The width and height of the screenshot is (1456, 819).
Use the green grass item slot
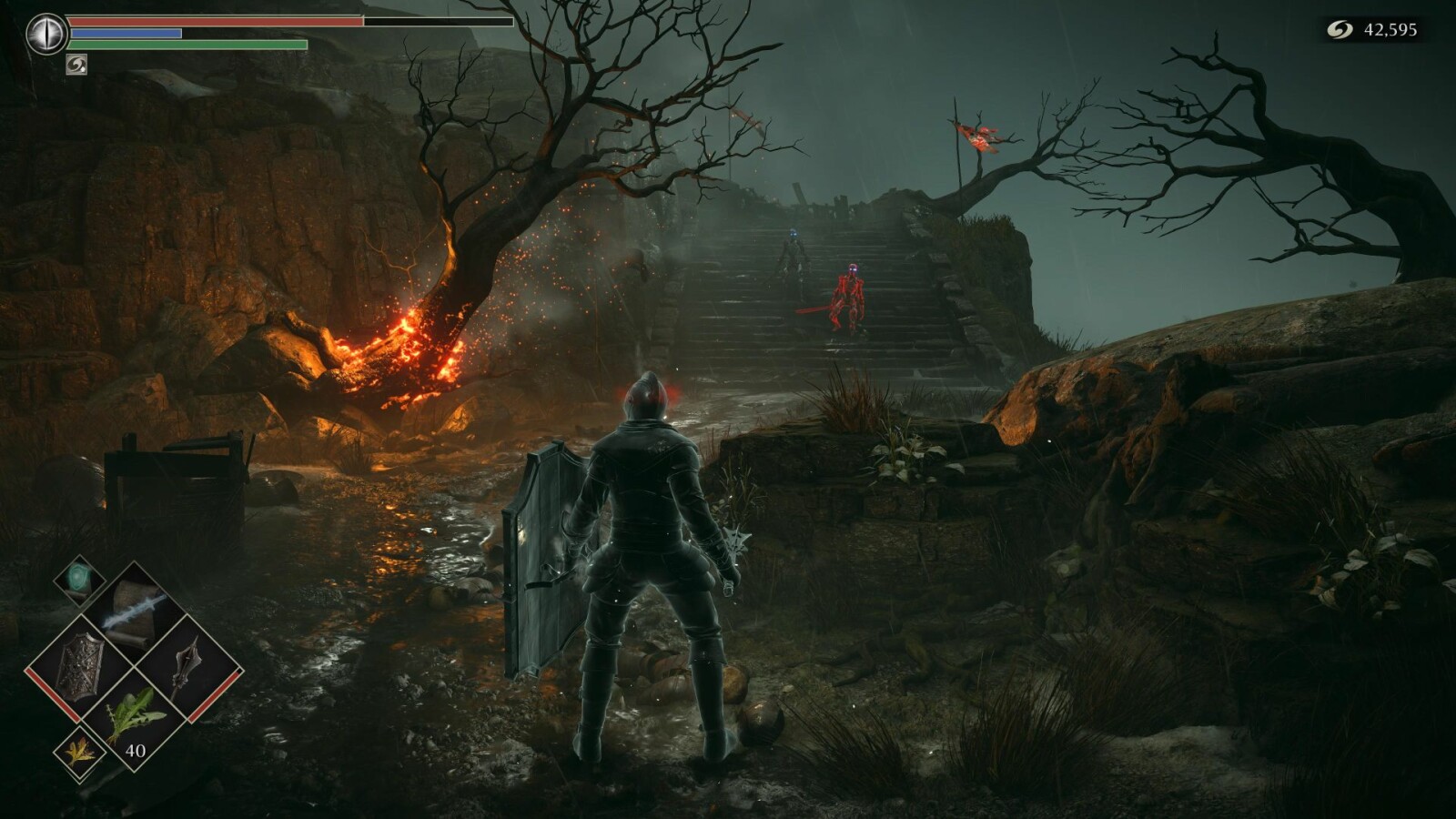(x=134, y=718)
